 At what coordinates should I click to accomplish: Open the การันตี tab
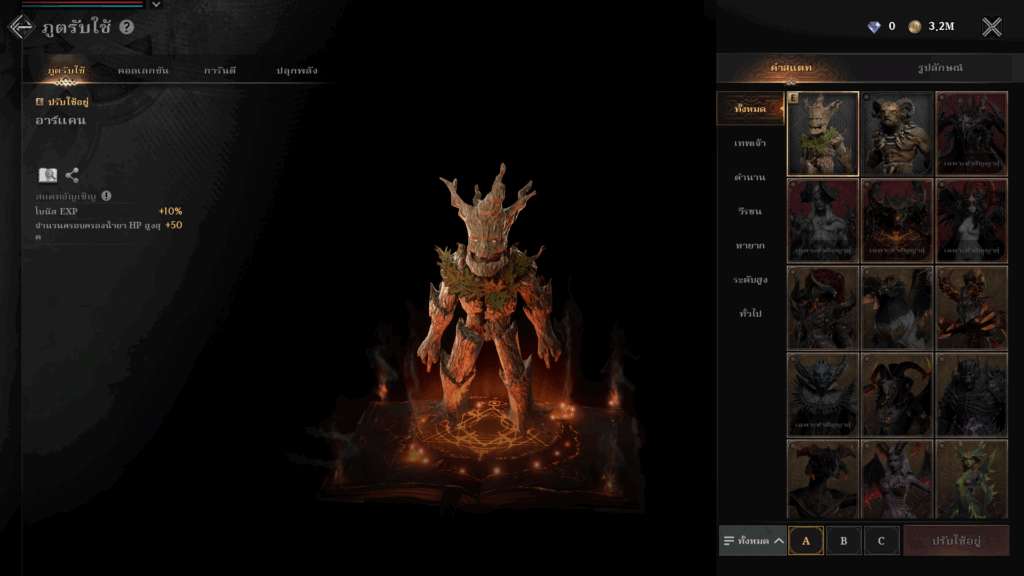219,70
